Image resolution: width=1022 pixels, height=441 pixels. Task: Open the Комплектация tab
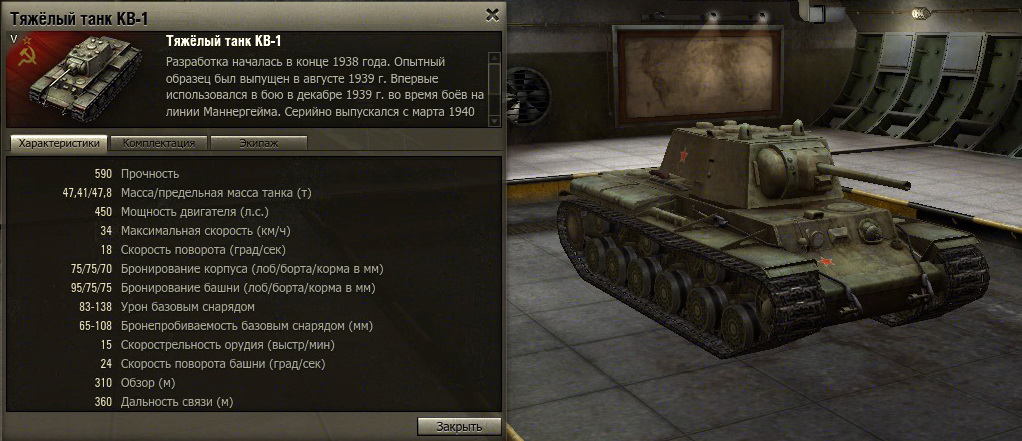(159, 143)
